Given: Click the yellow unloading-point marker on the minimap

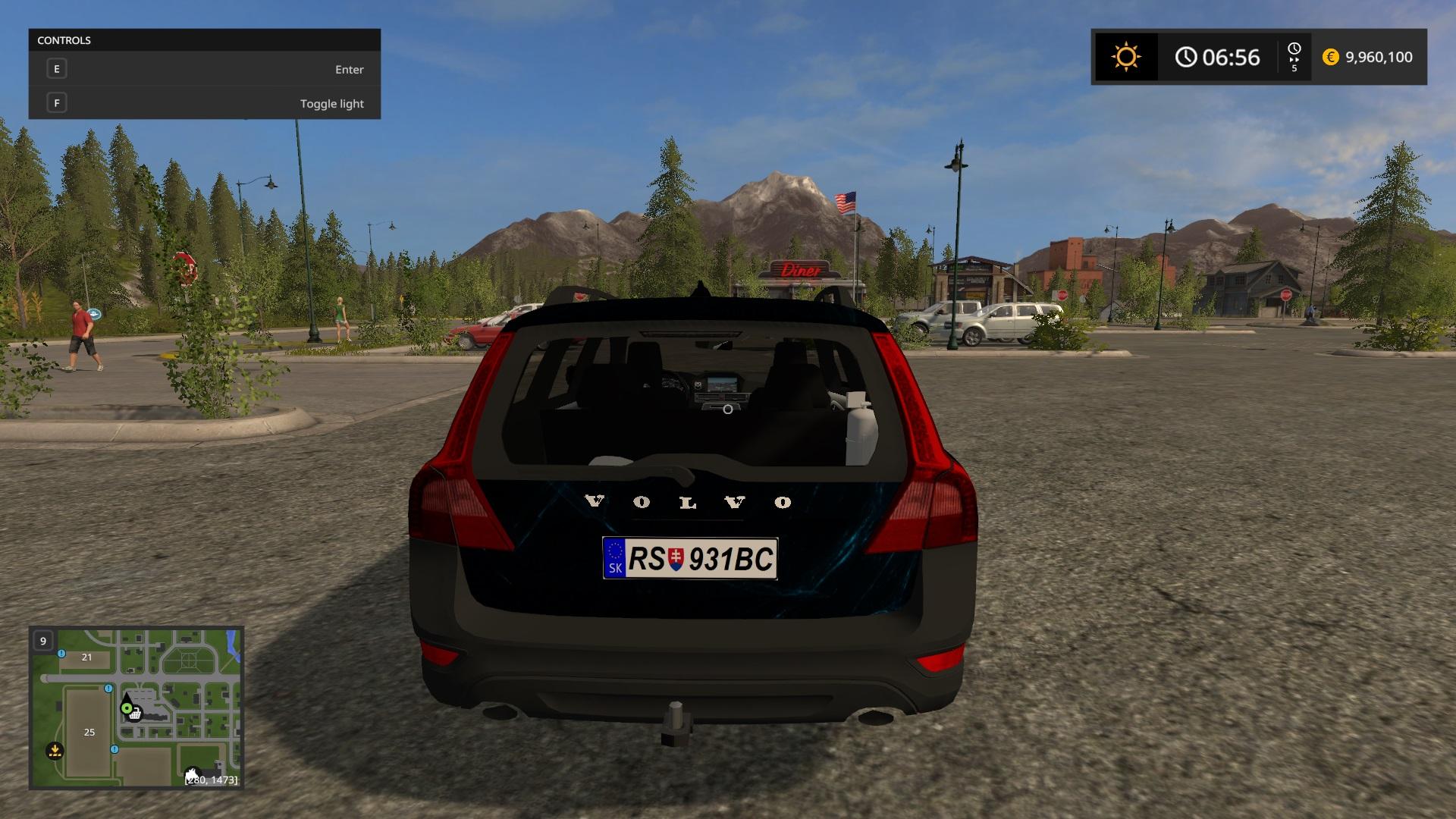Looking at the screenshot, I should click(55, 751).
